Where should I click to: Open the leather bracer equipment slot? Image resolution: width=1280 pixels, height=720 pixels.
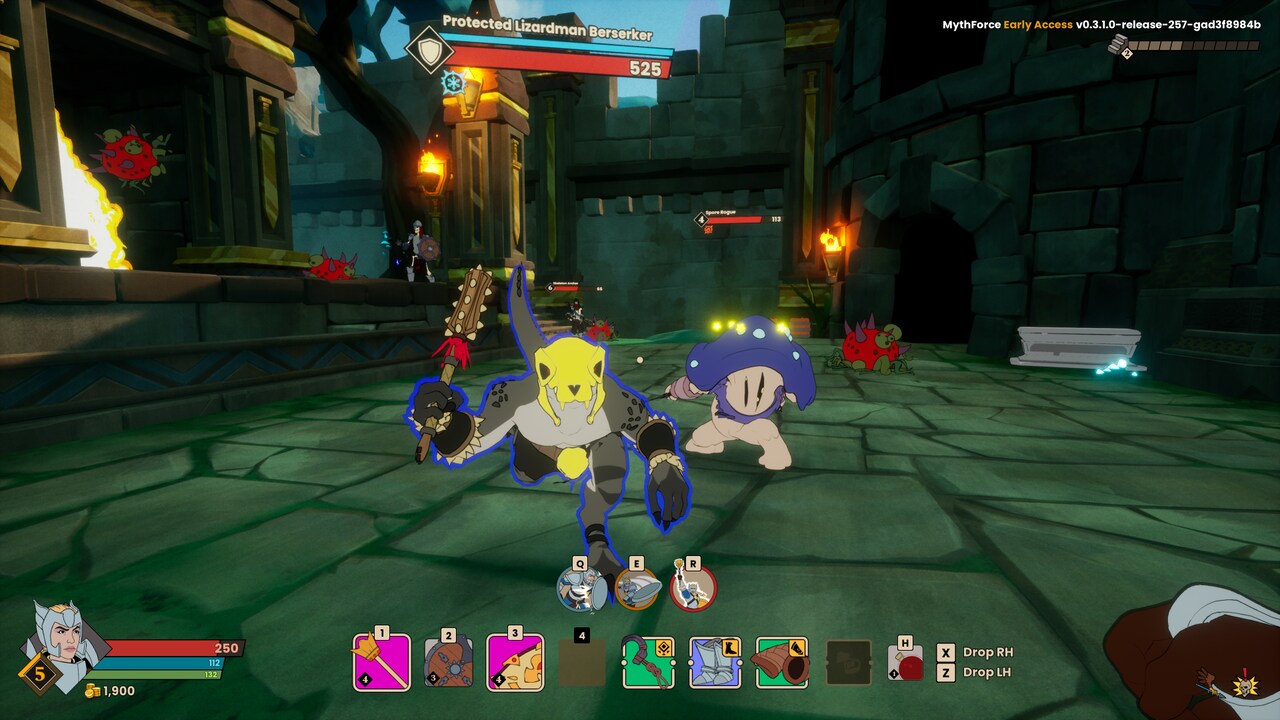781,662
